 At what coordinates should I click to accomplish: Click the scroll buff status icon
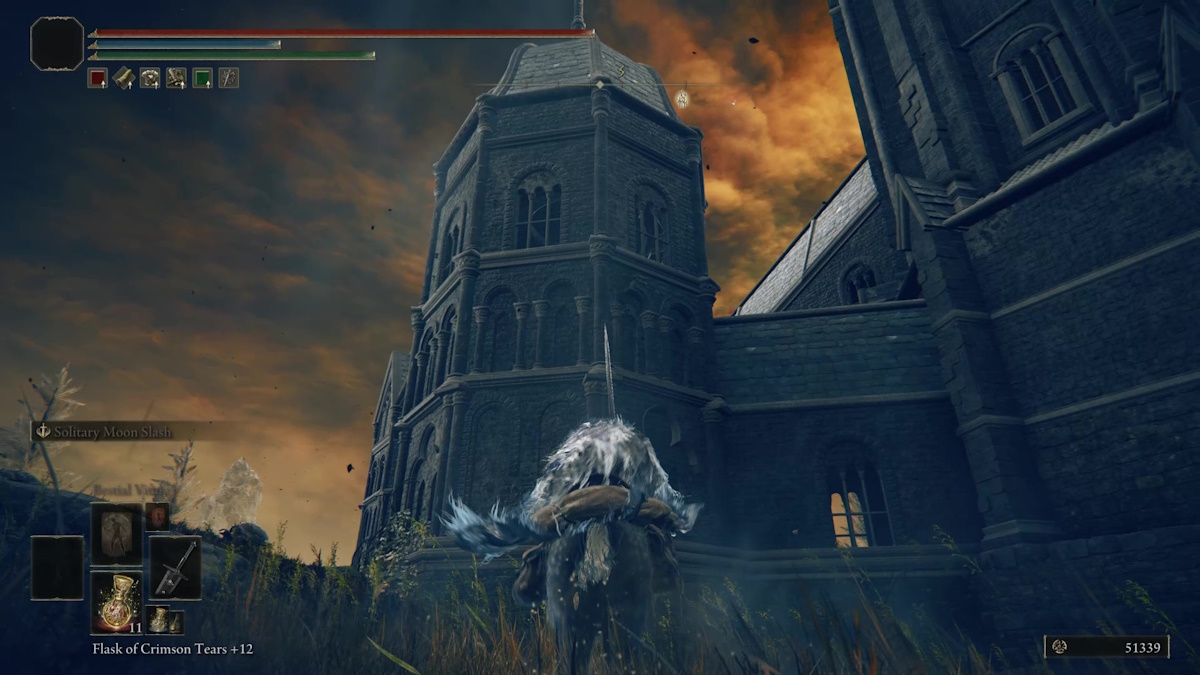point(123,78)
